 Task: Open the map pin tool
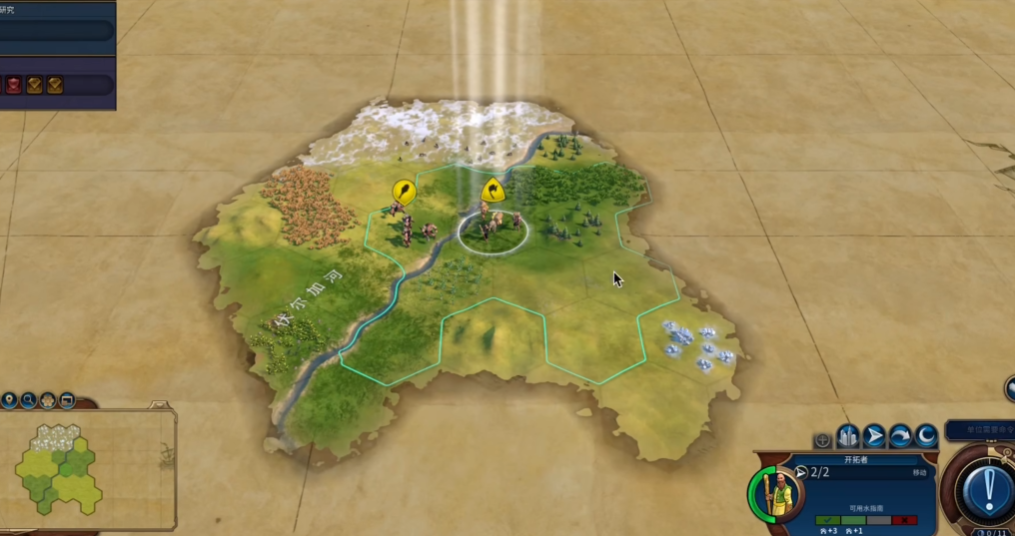point(9,401)
